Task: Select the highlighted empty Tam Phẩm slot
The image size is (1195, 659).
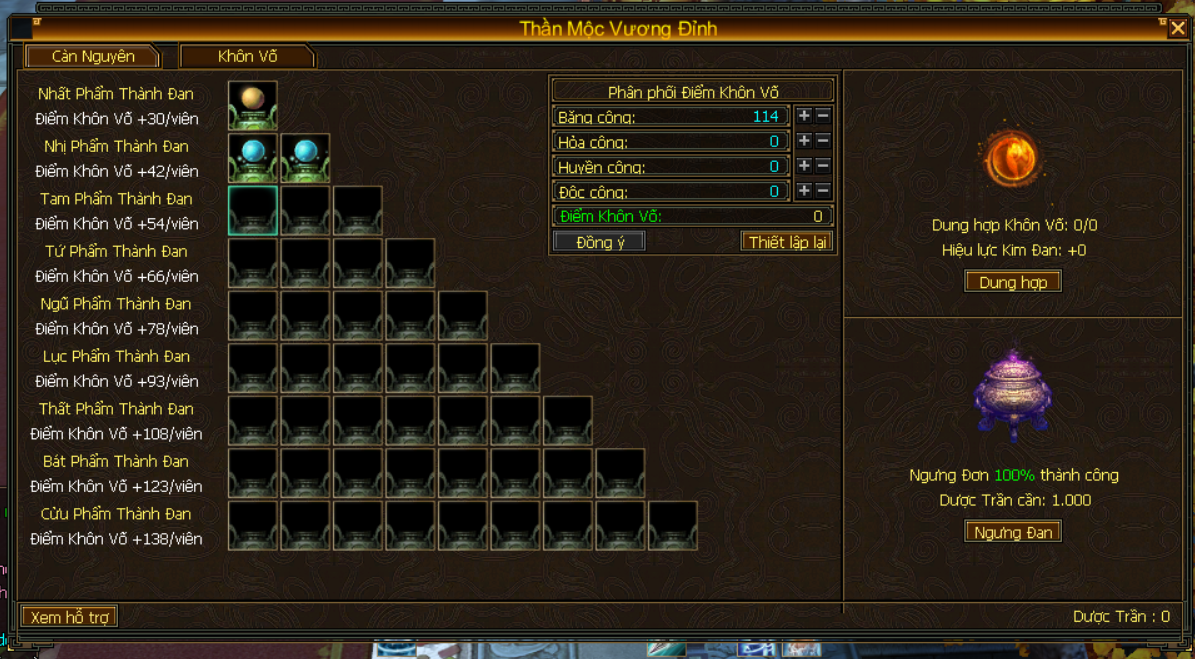Action: pyautogui.click(x=252, y=210)
